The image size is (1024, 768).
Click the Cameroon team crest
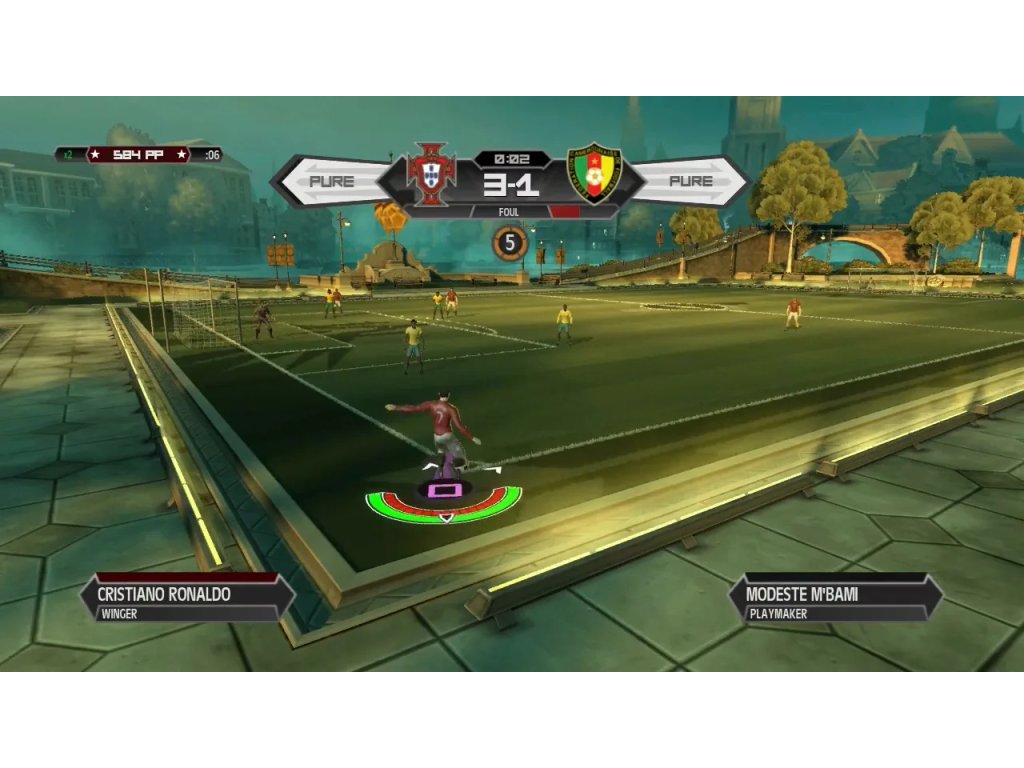pos(594,173)
